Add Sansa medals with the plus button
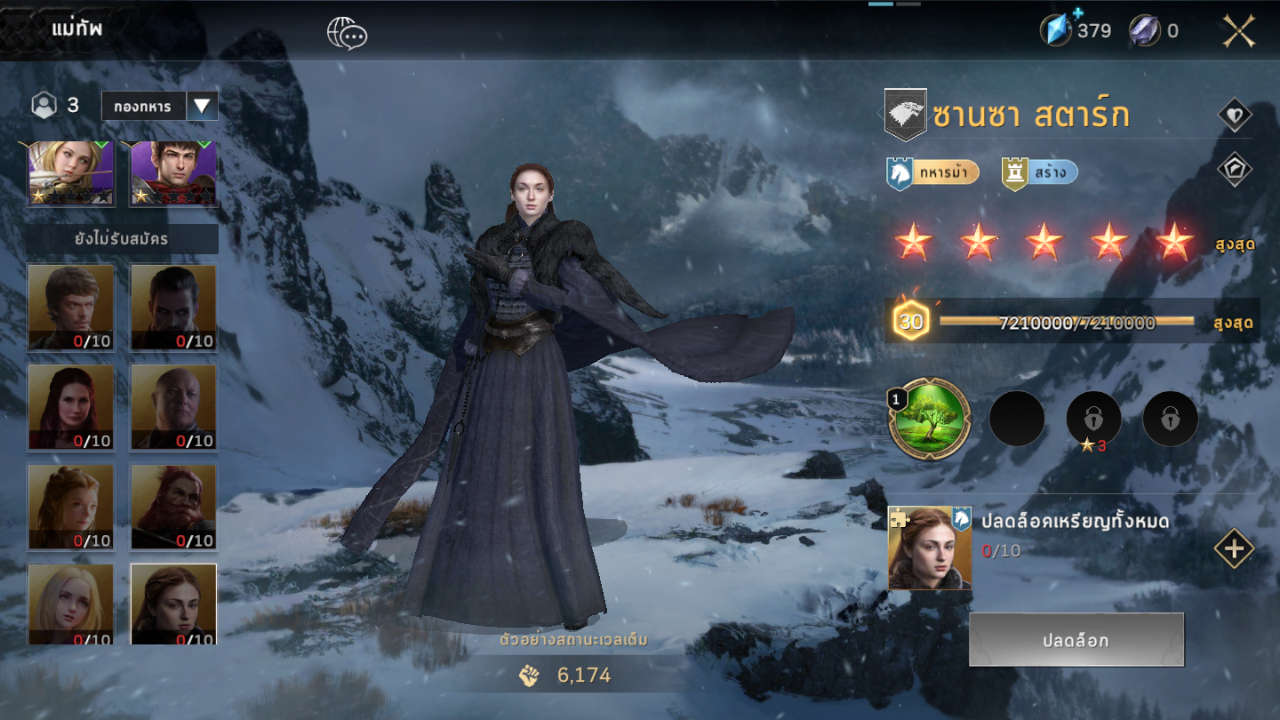The height and width of the screenshot is (720, 1280). point(1234,548)
